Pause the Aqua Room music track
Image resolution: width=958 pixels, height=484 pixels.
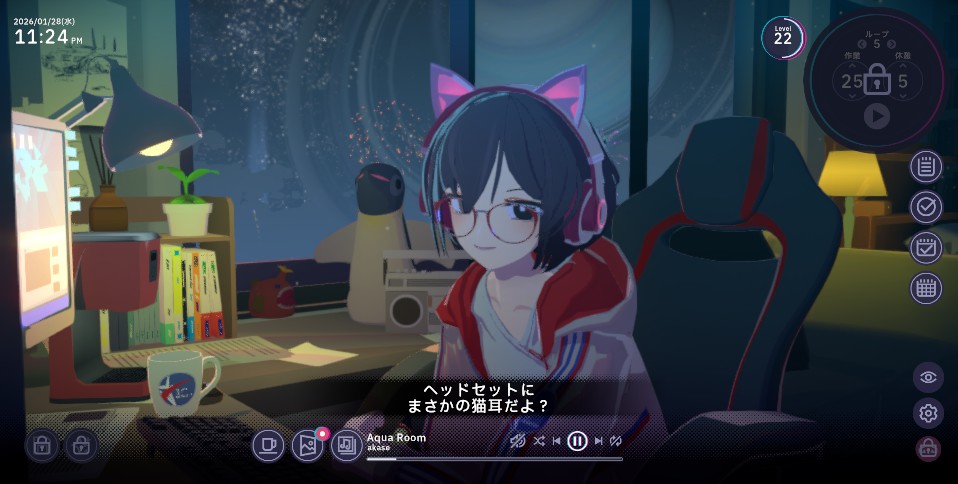click(577, 441)
